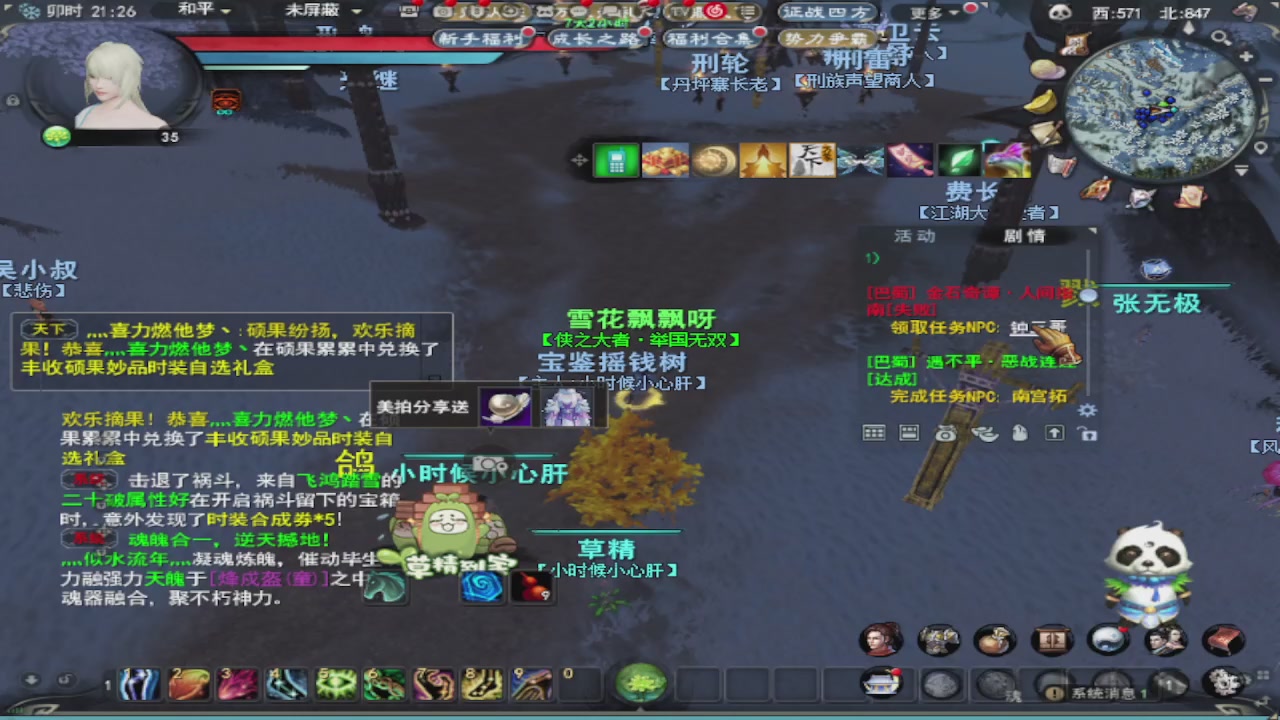The height and width of the screenshot is (720, 1280).
Task: Click the yin-yang taiji icon bottom right
Action: click(1109, 640)
